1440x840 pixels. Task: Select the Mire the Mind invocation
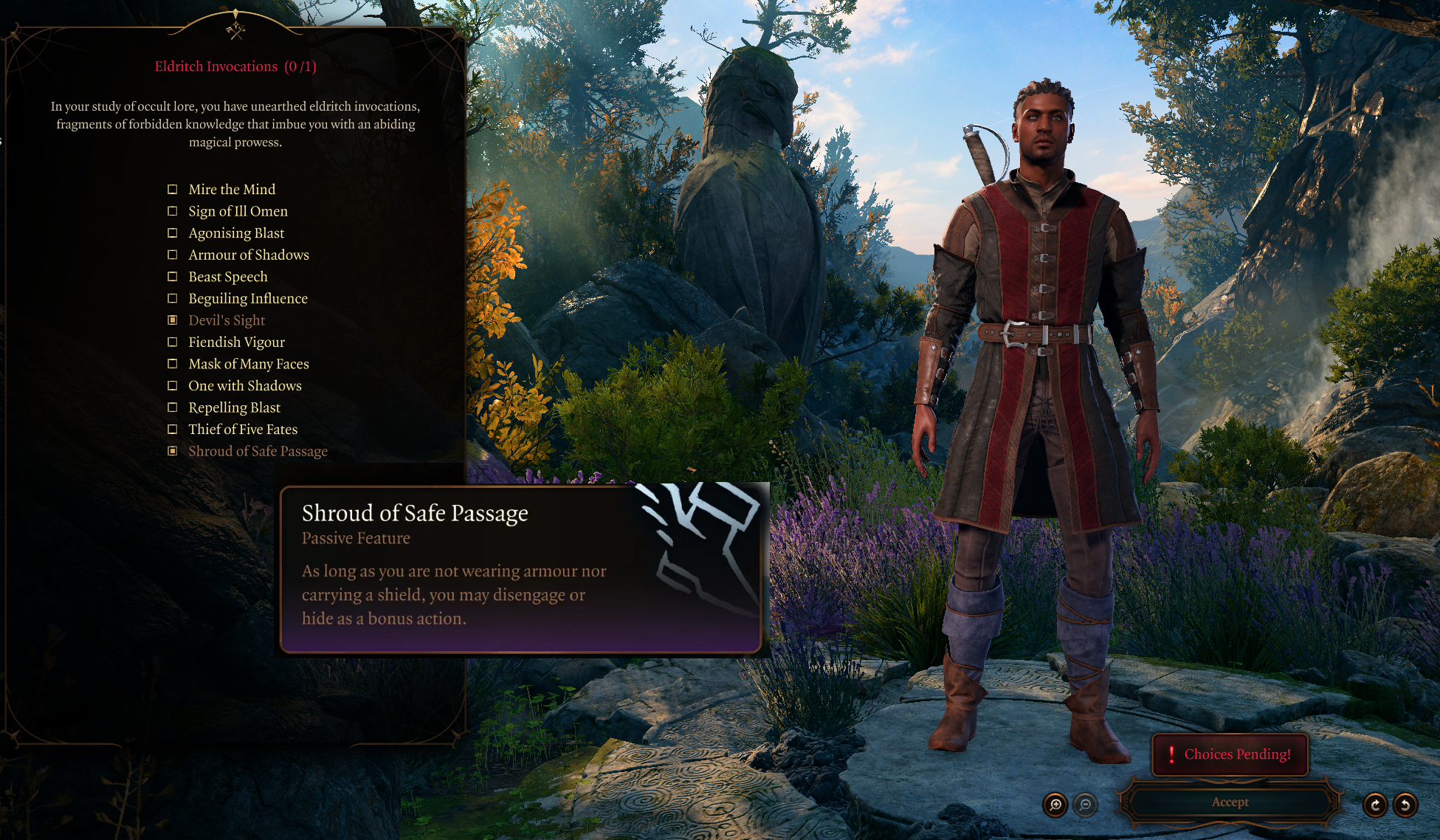click(x=231, y=190)
